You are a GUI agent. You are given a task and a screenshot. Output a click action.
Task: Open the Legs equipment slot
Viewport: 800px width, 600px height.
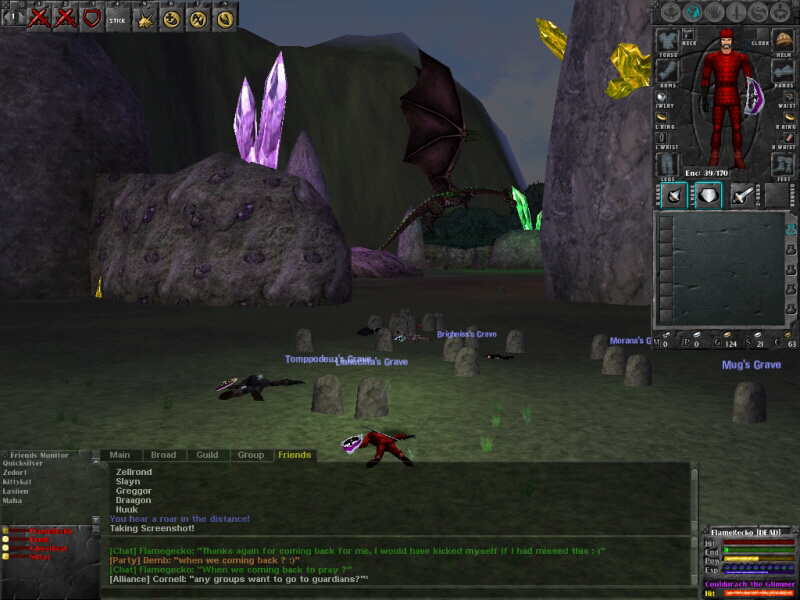[x=667, y=163]
